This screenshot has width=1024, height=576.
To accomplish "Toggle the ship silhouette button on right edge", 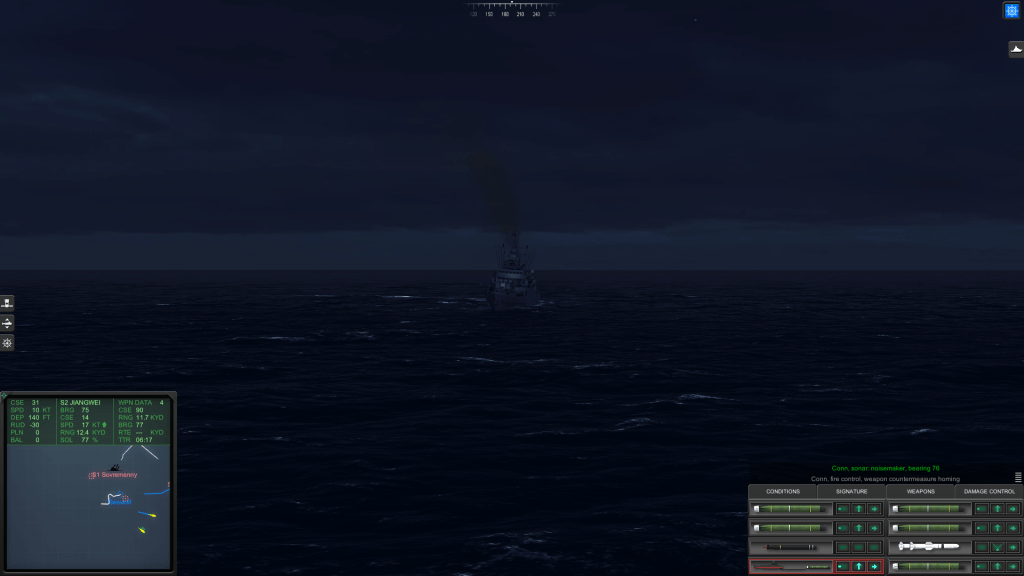I will click(x=1015, y=49).
